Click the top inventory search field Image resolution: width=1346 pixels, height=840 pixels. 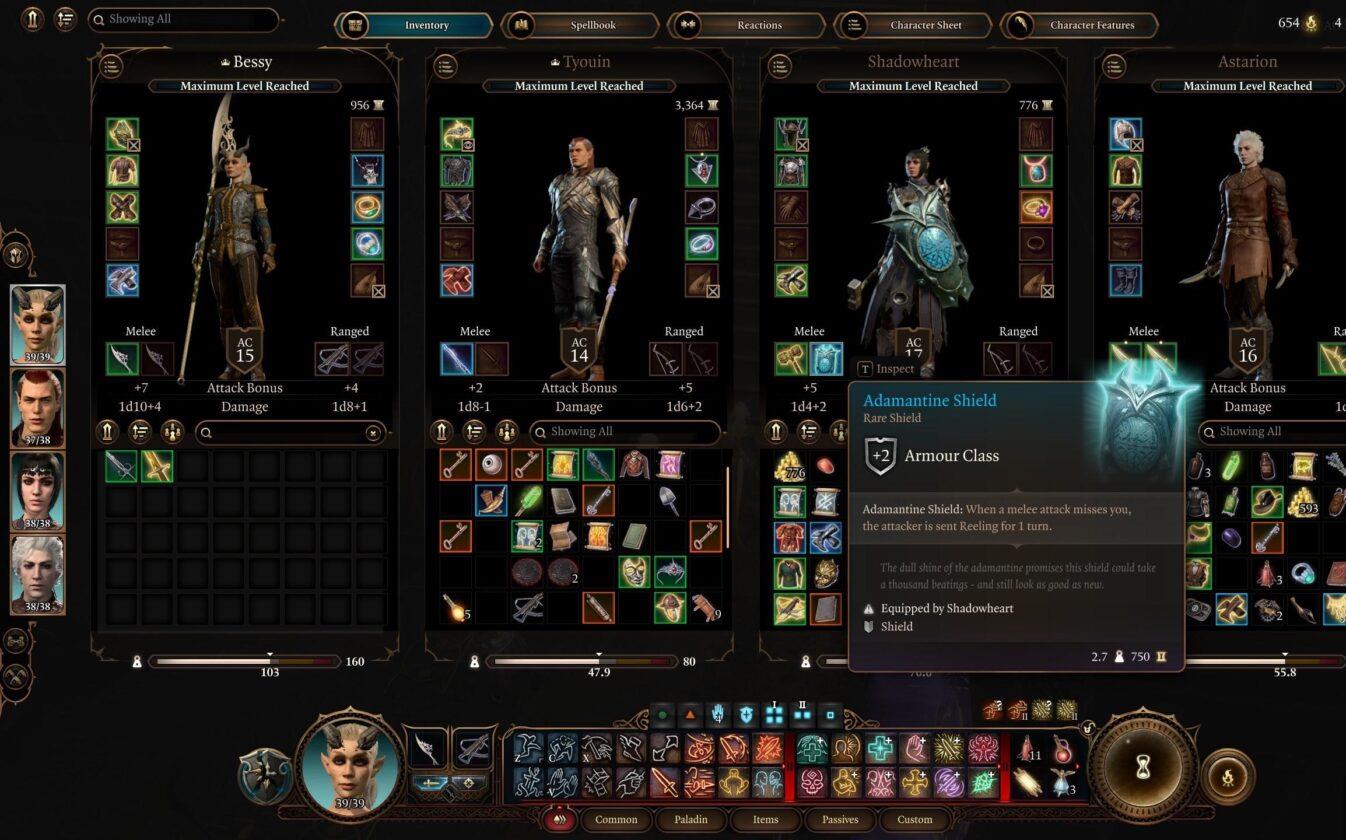[183, 19]
